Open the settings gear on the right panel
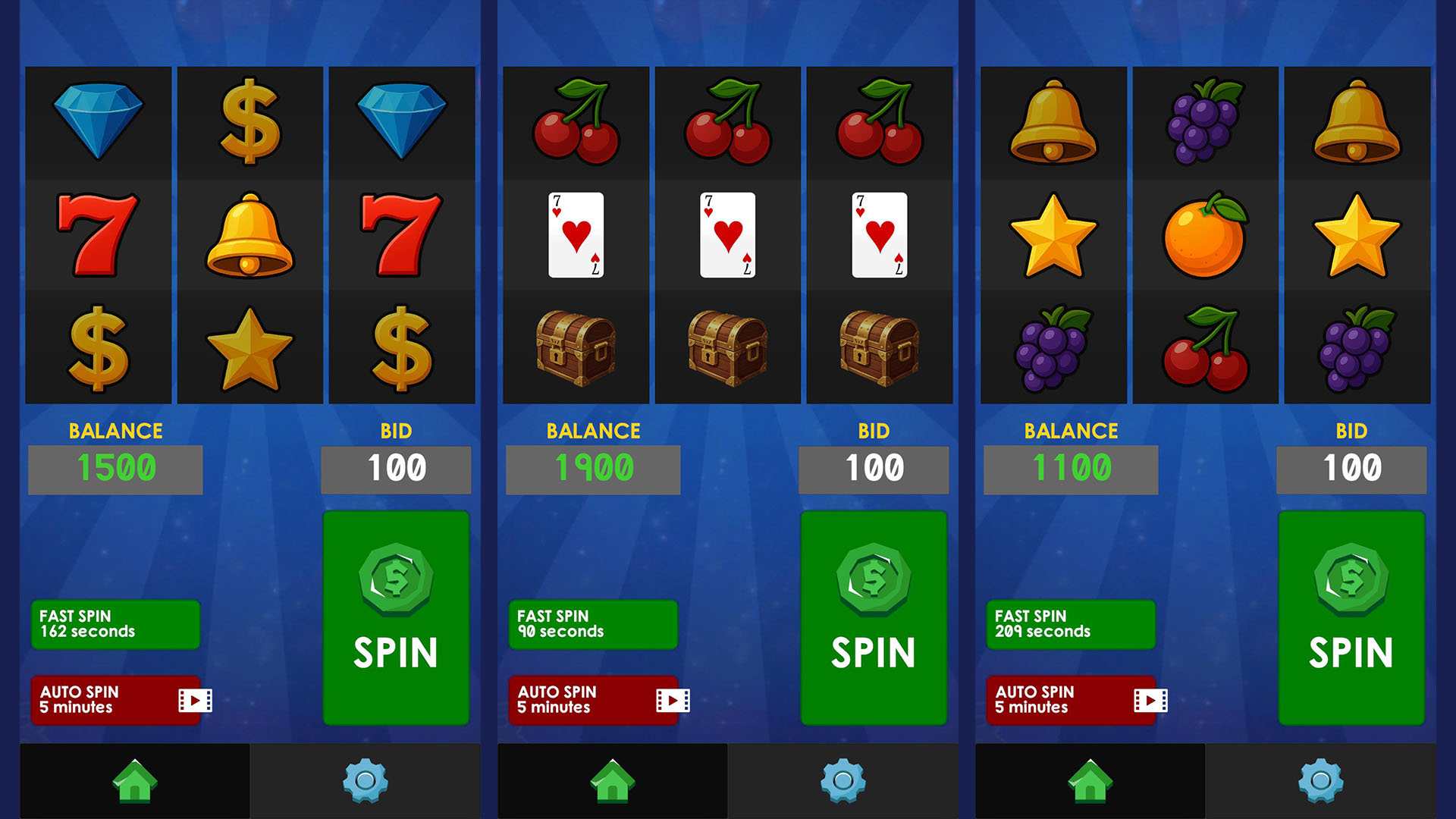Viewport: 1456px width, 819px height. (x=1321, y=781)
